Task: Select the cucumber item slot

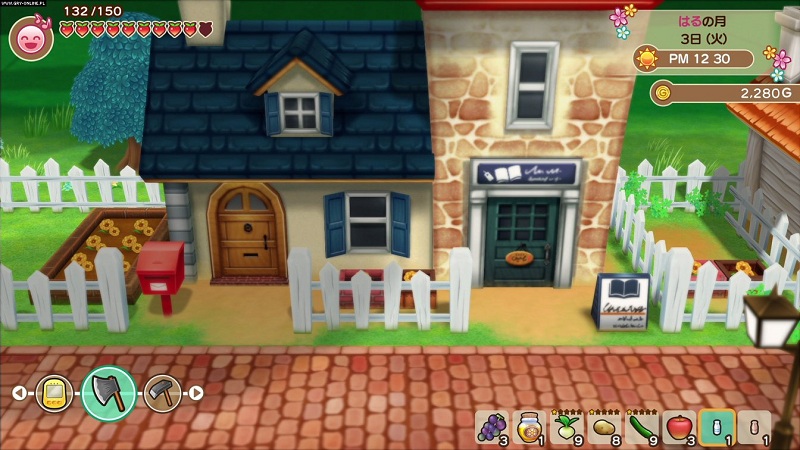Action: tap(640, 428)
